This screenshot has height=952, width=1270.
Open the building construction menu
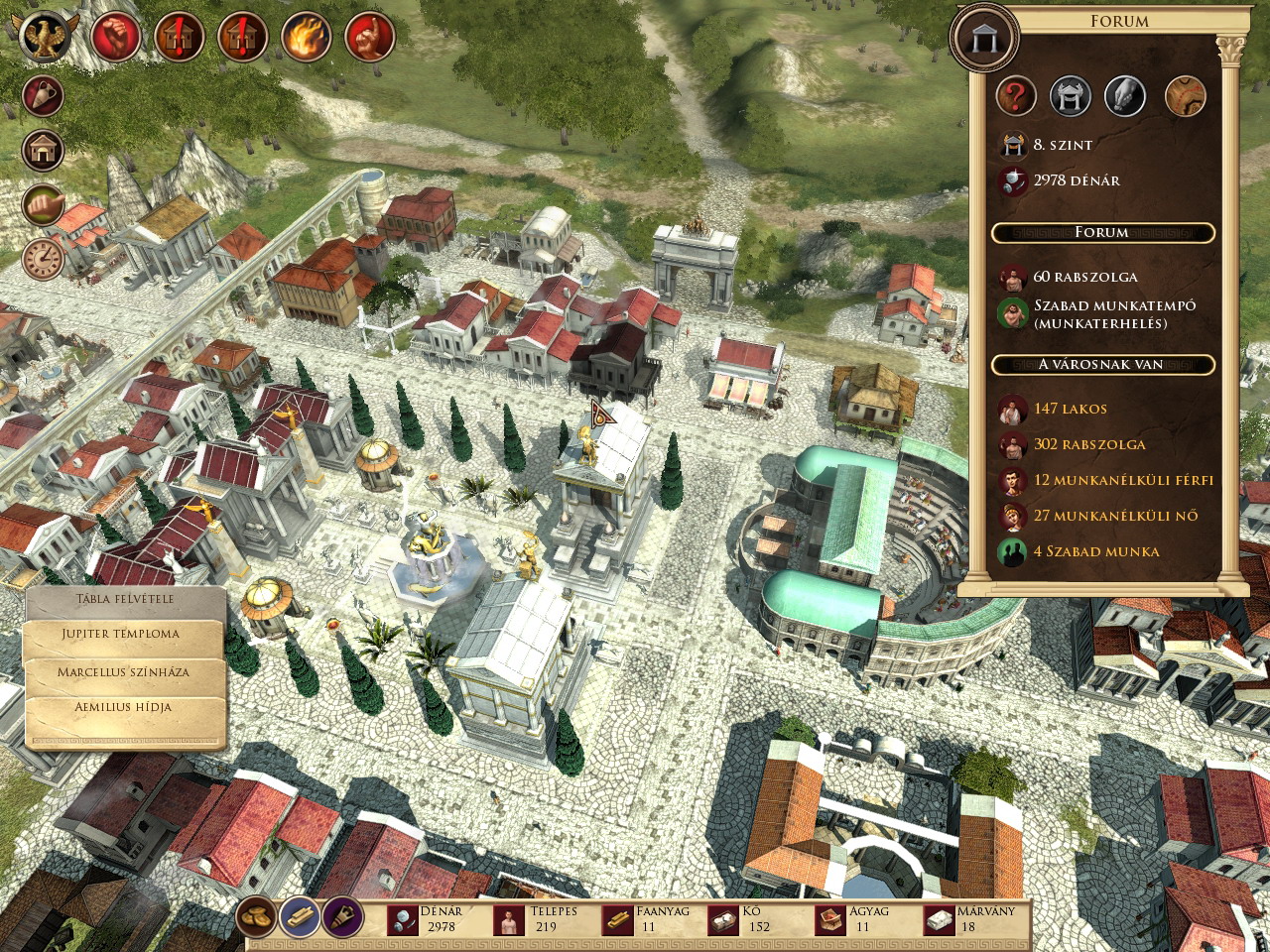click(44, 151)
